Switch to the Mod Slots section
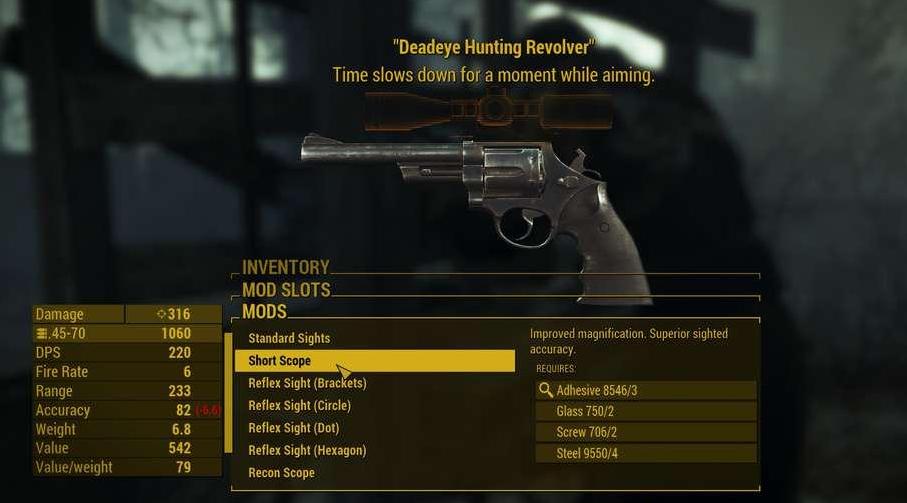 [286, 291]
